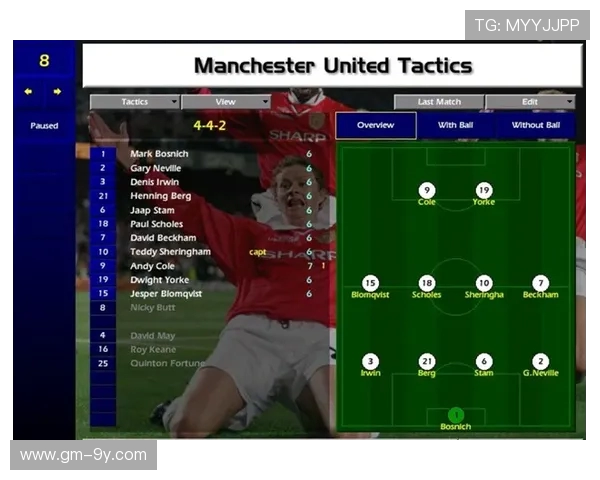Switch to the With Ball tab
The height and width of the screenshot is (480, 600).
[x=456, y=126]
